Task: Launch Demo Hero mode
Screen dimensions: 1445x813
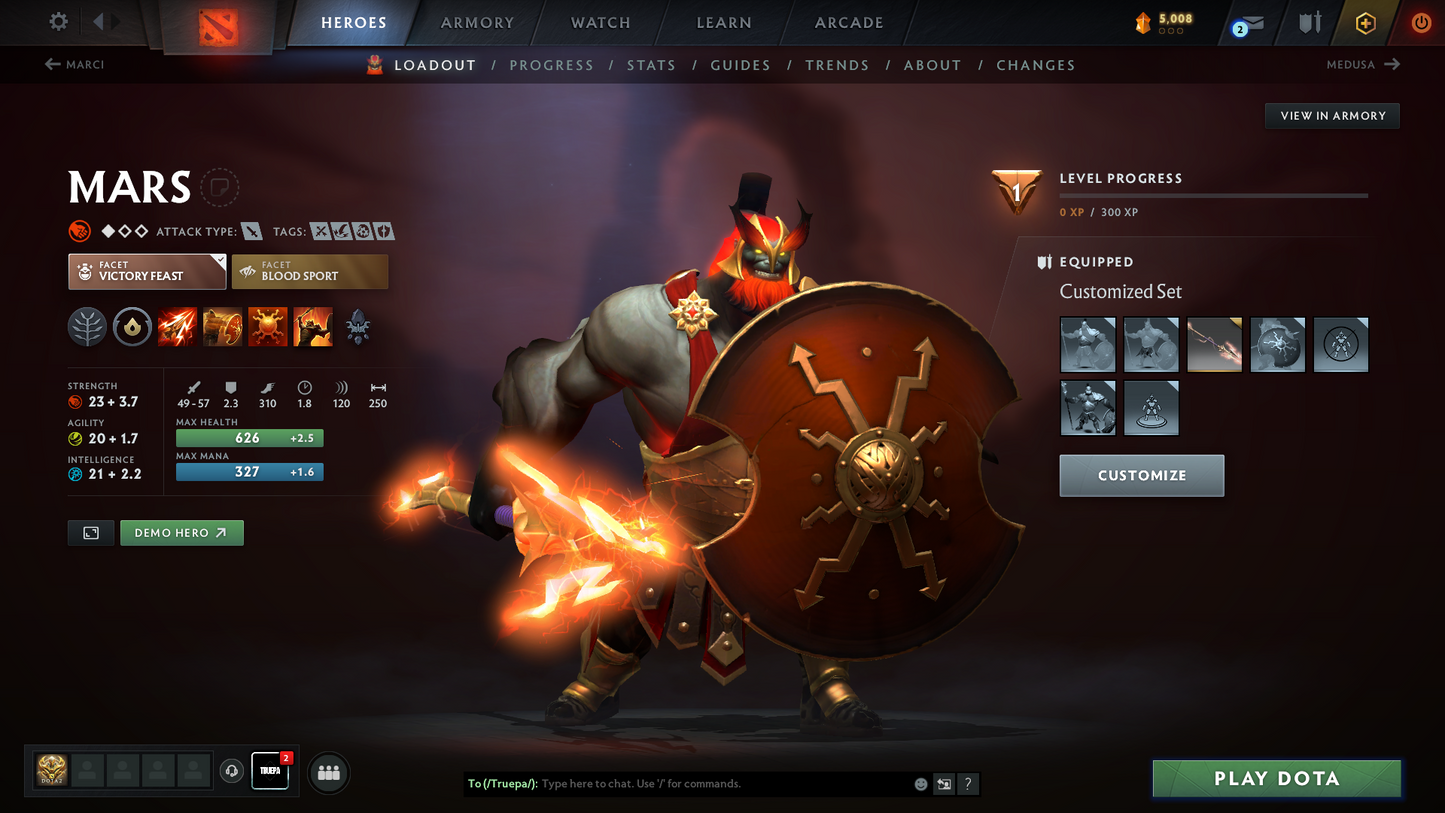Action: click(181, 533)
